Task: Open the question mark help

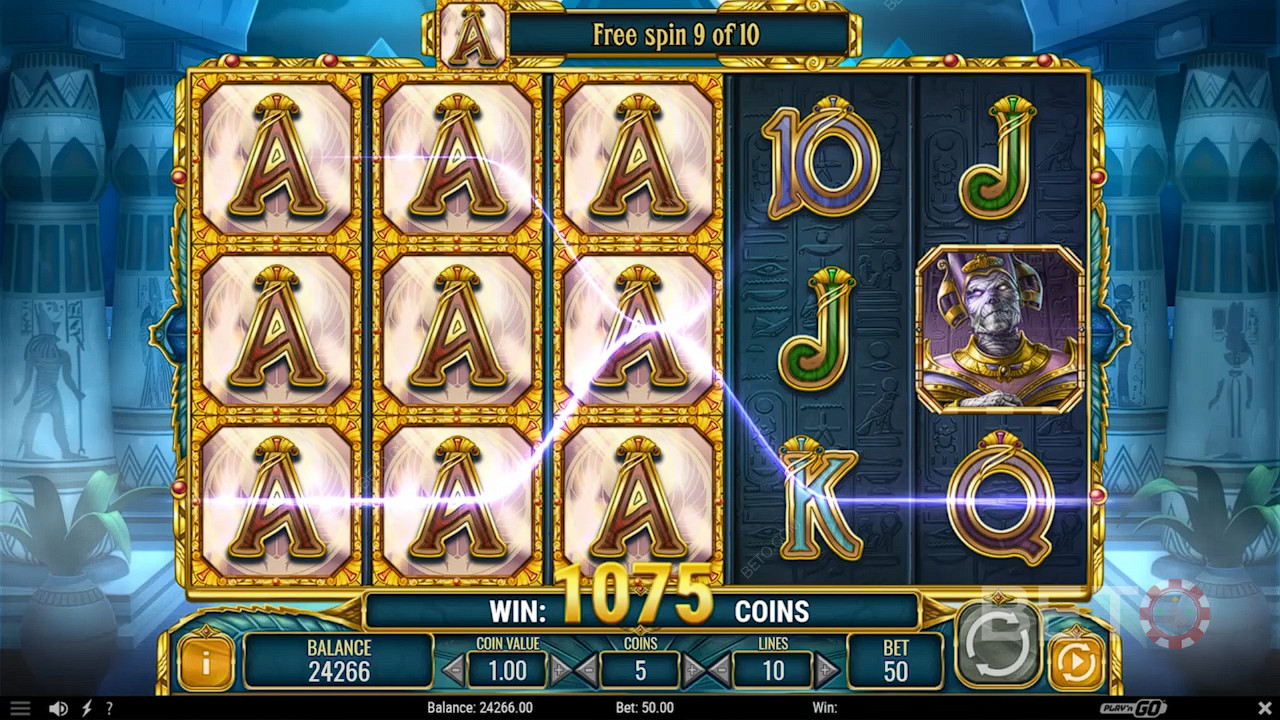Action: 109,708
